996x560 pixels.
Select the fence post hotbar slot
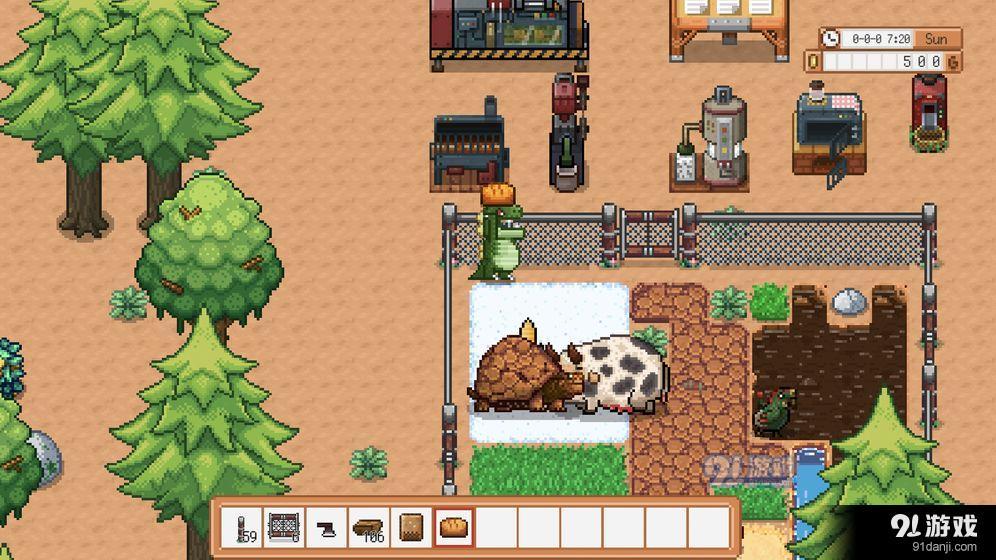tap(244, 528)
